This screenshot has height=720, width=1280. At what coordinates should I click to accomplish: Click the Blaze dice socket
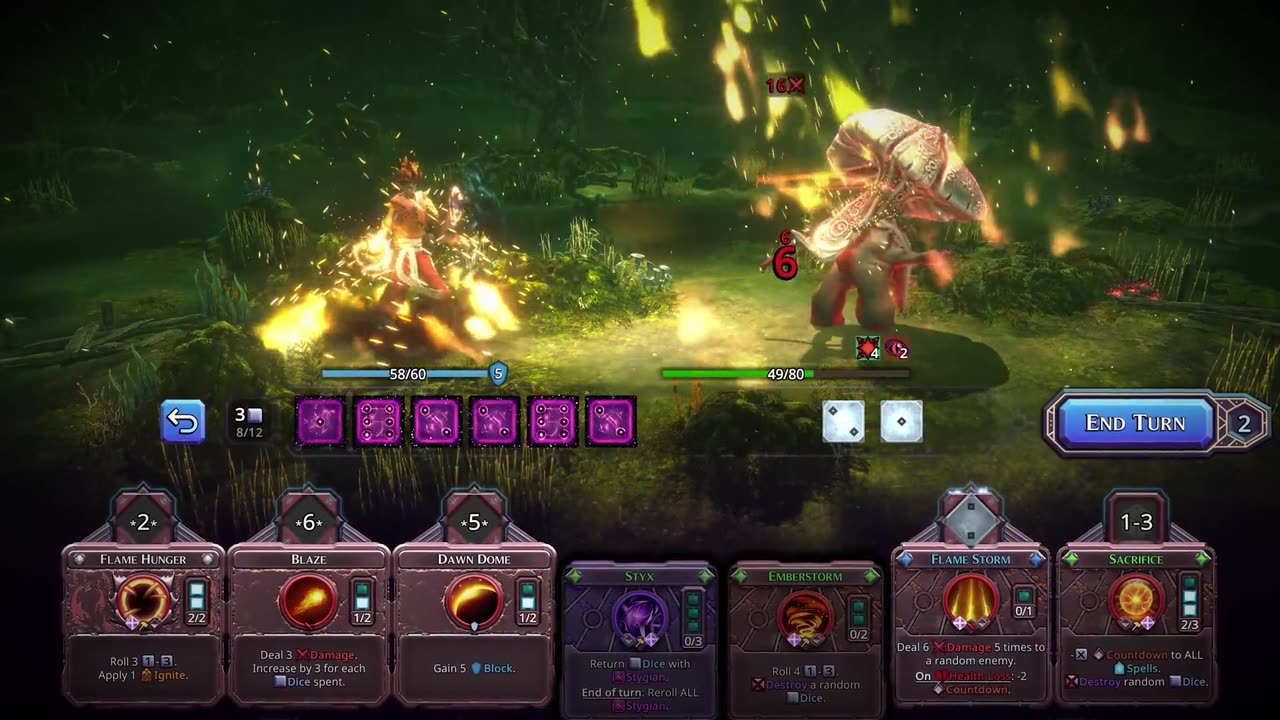308,522
